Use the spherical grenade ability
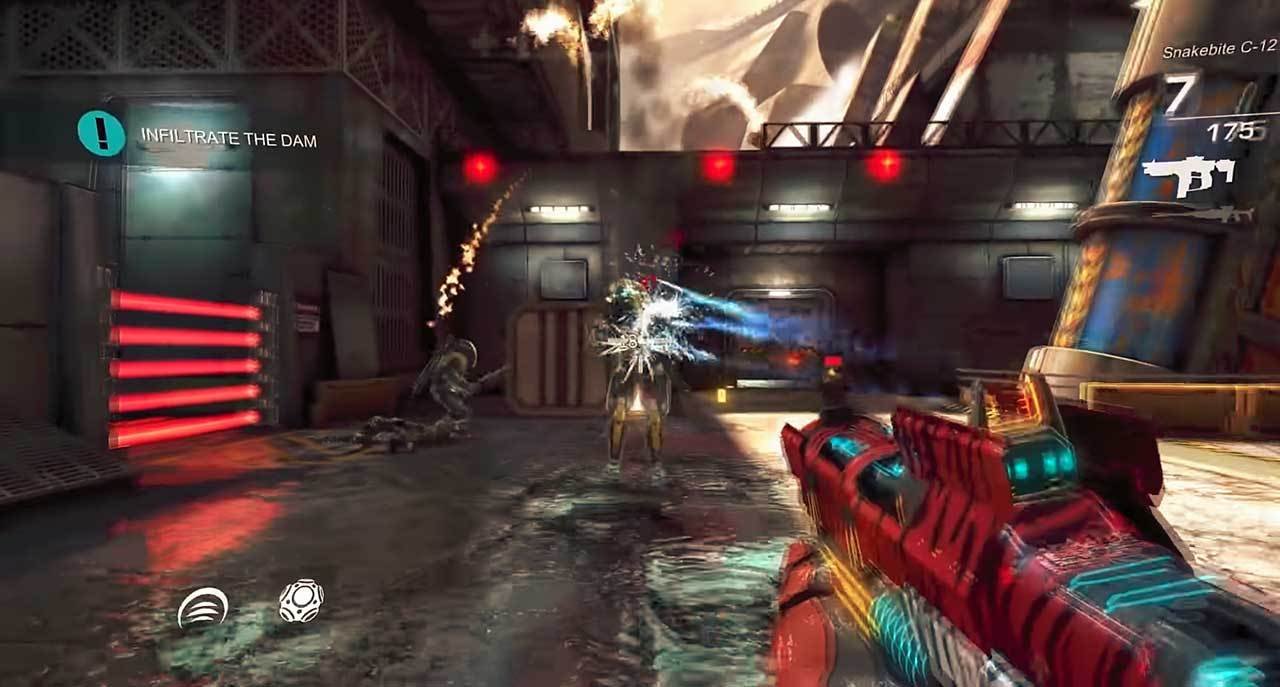1280x687 pixels. [301, 602]
